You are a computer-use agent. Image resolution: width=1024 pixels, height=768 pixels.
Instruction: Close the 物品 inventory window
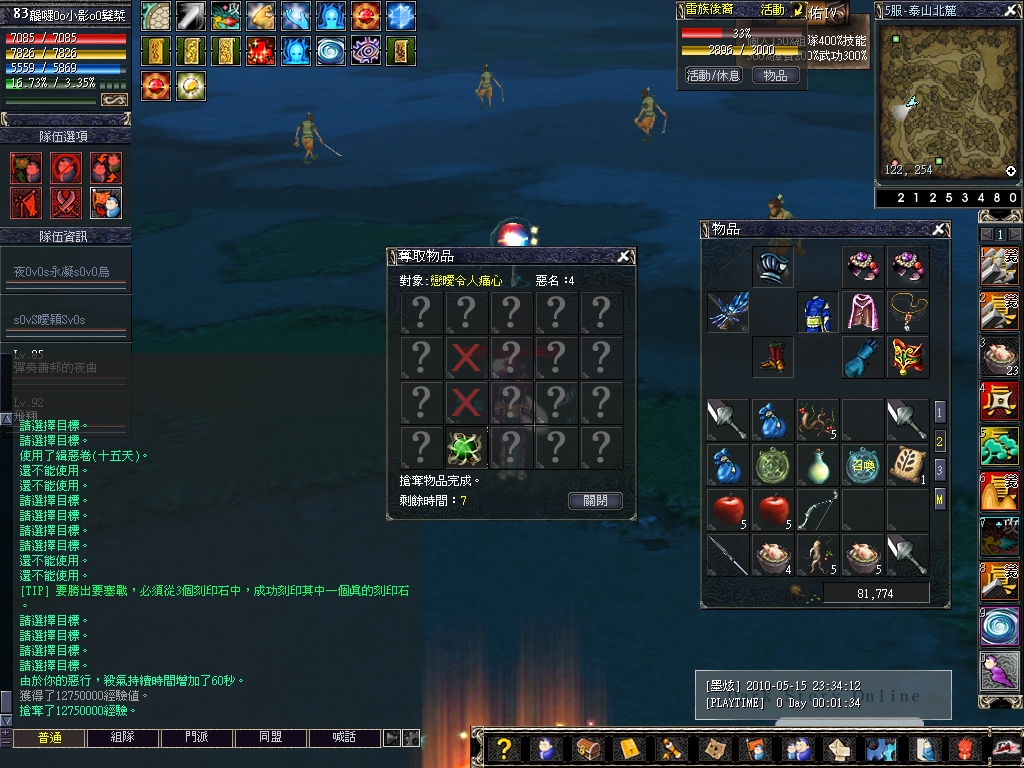[938, 230]
